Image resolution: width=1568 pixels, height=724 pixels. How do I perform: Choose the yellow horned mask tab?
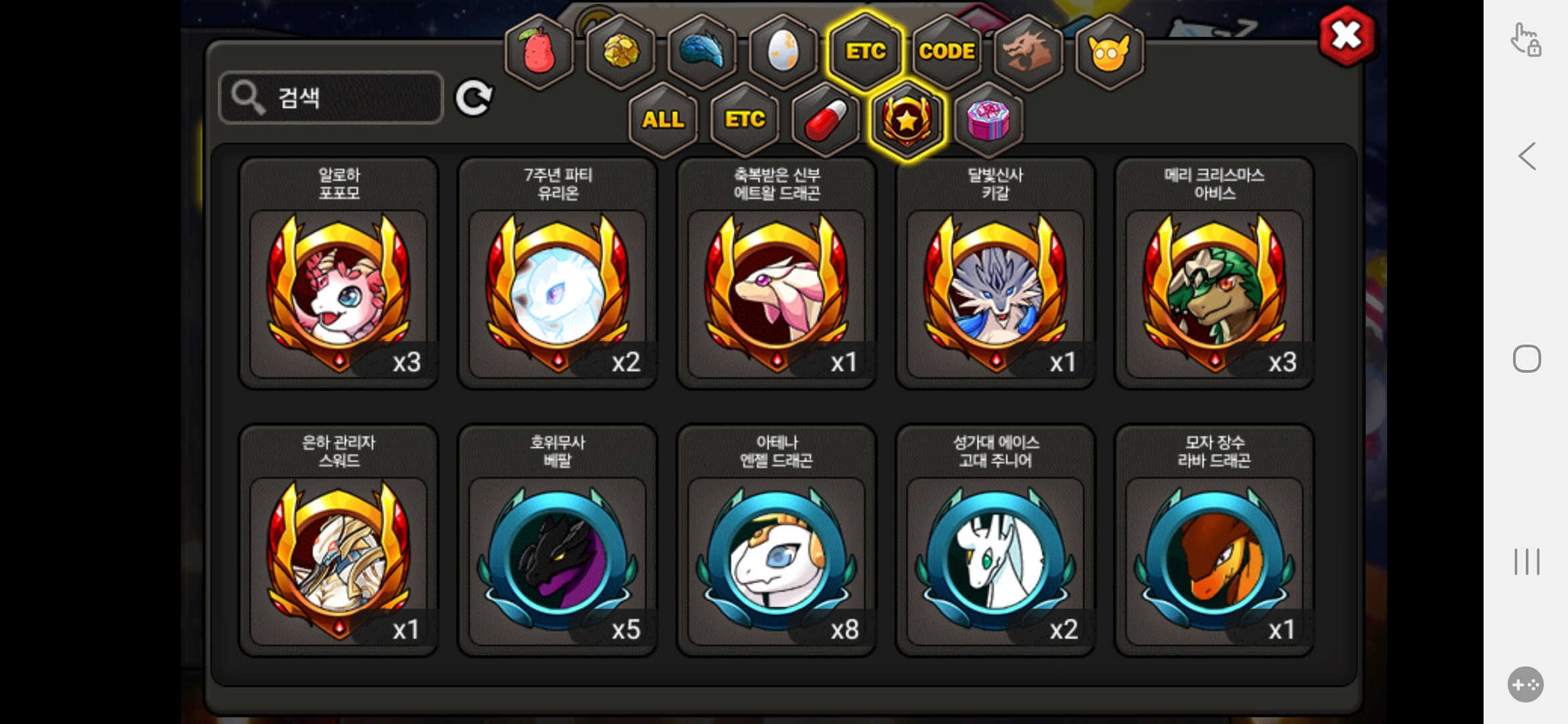tap(1109, 52)
